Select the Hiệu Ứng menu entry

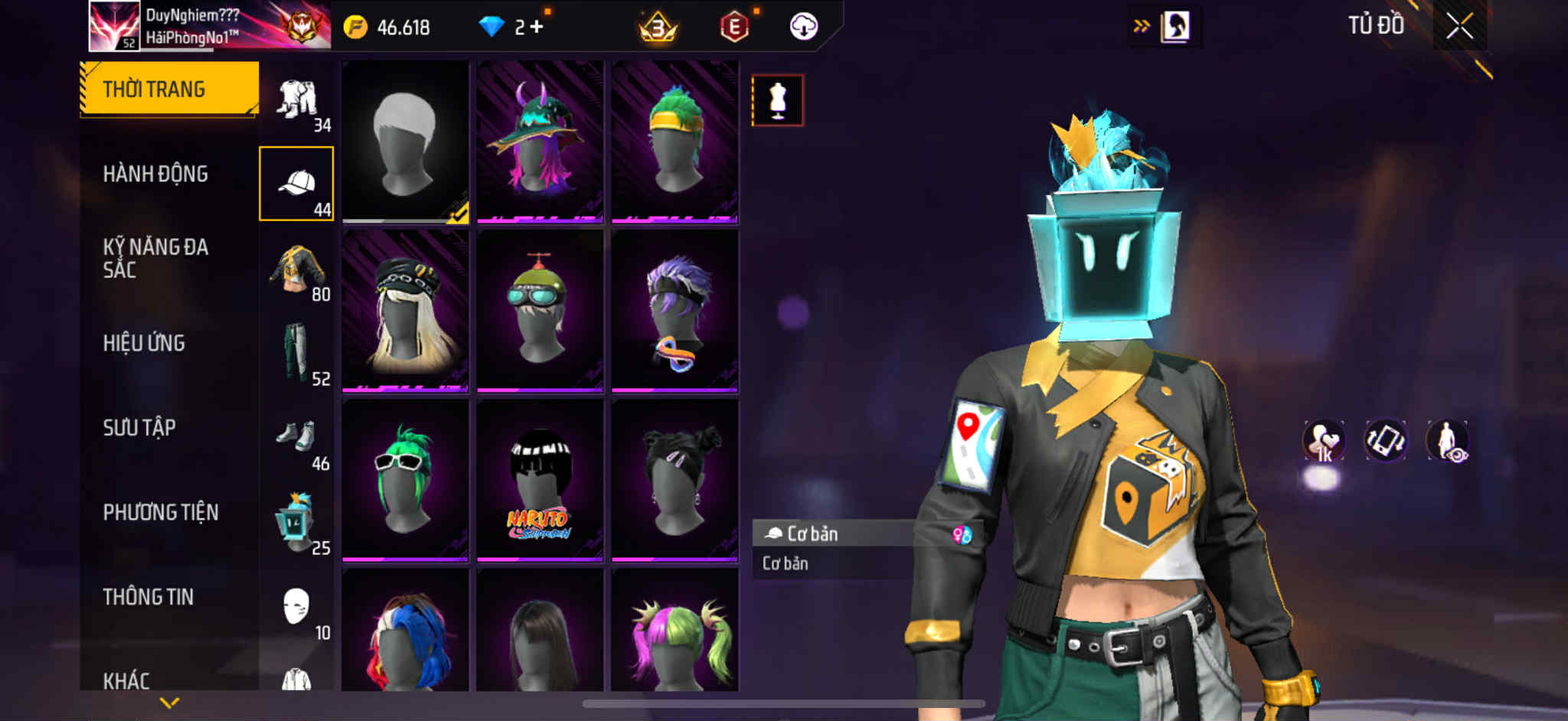pos(144,343)
